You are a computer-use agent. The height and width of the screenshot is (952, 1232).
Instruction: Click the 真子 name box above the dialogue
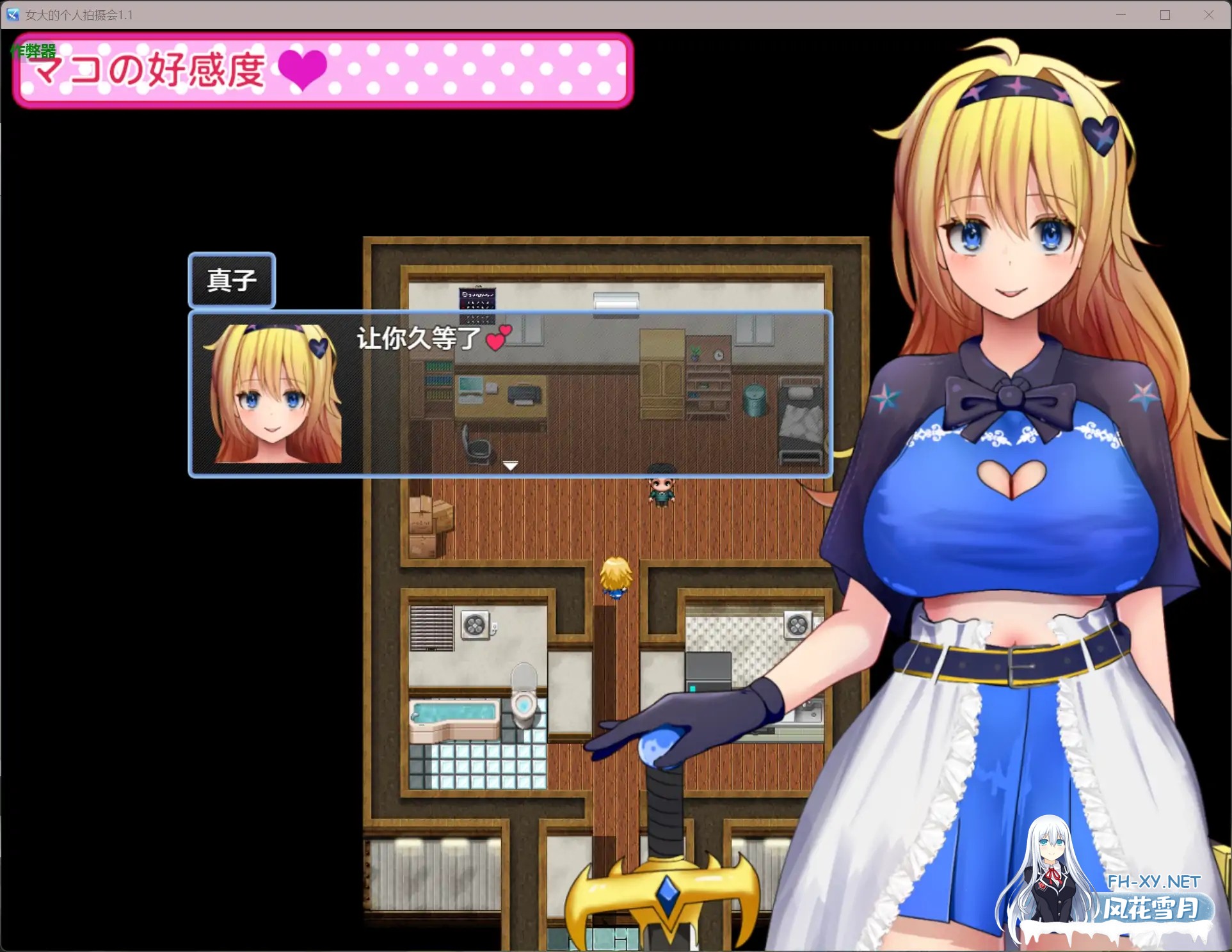[x=232, y=280]
